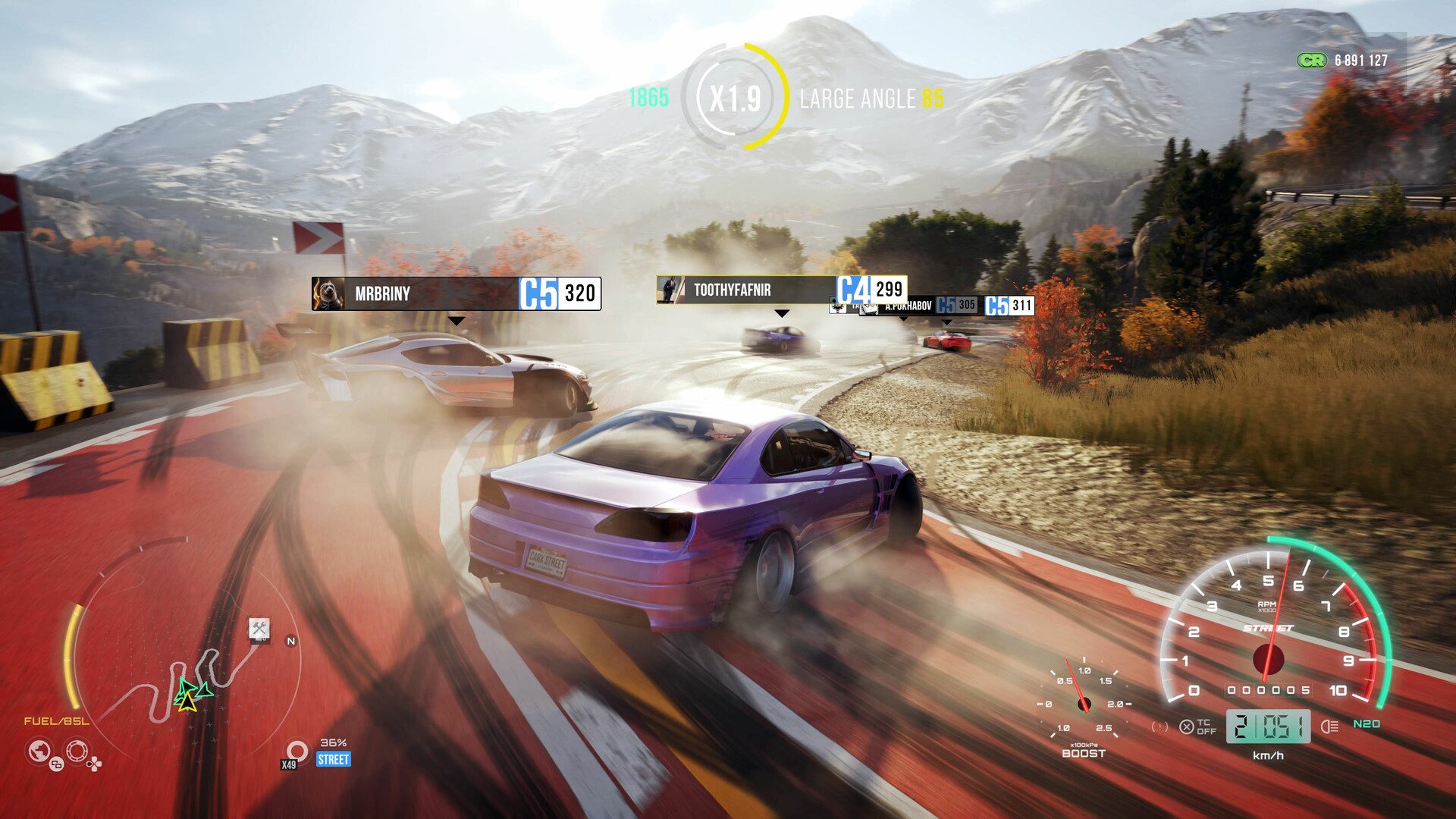Select the N2O indicator on the gauge cluster
This screenshot has height=819, width=1456.
(1366, 724)
